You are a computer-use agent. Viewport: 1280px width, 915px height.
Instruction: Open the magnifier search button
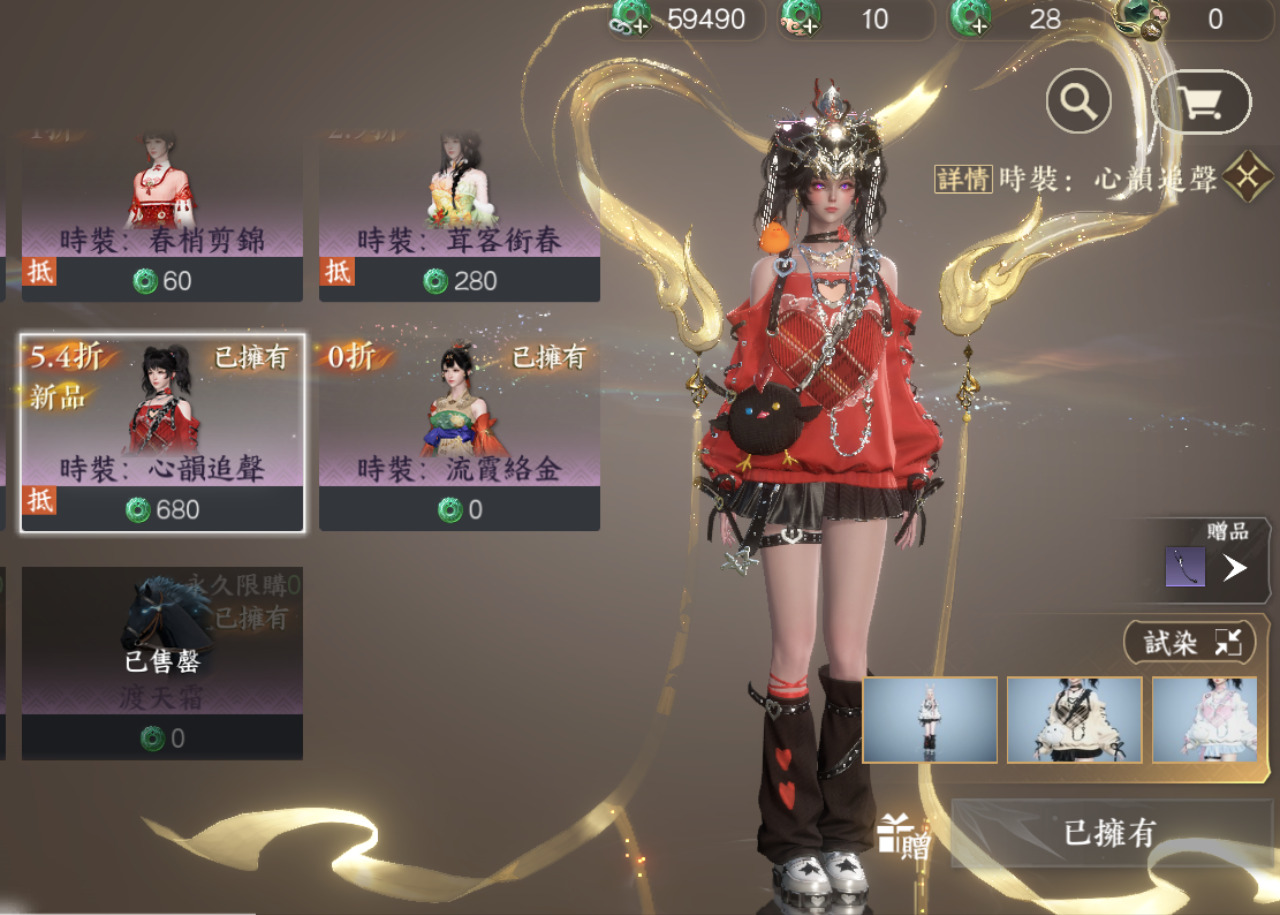click(1079, 101)
